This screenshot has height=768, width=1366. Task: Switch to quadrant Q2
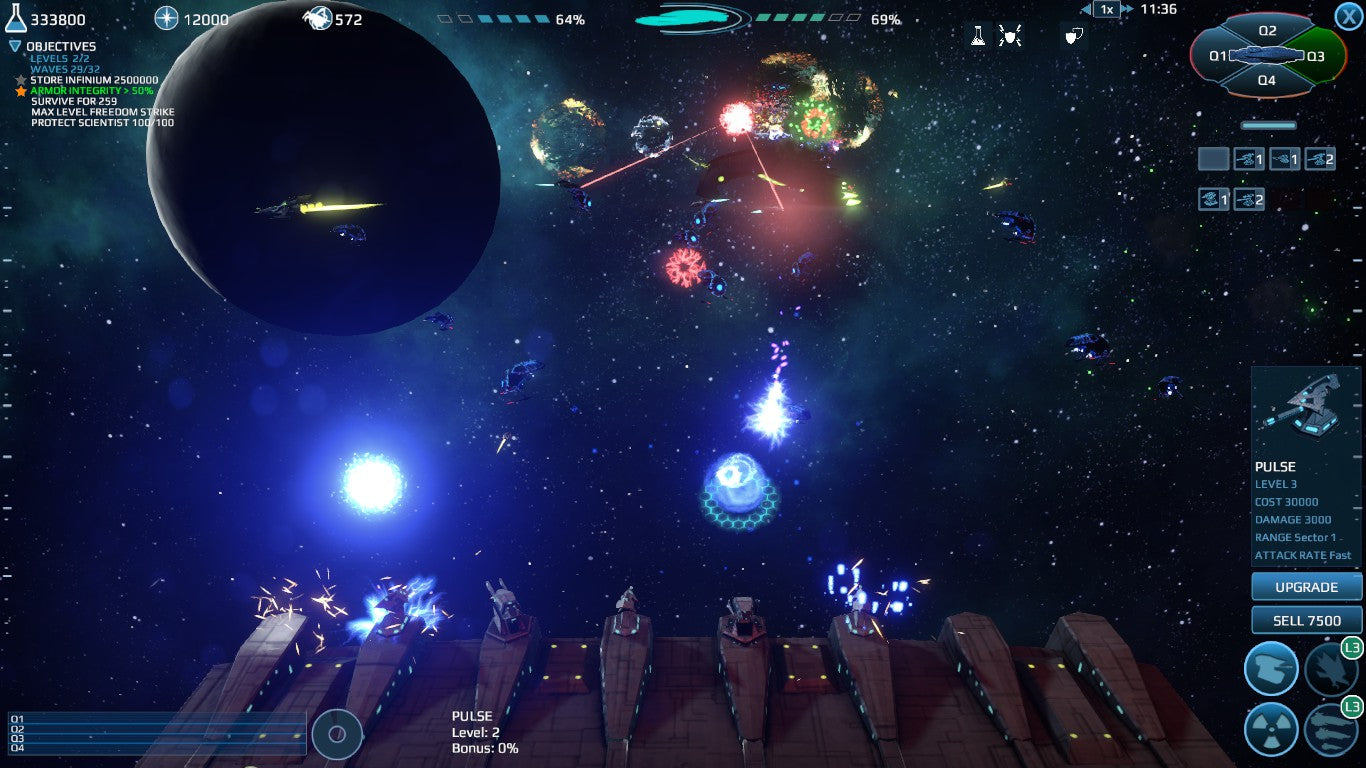1267,31
